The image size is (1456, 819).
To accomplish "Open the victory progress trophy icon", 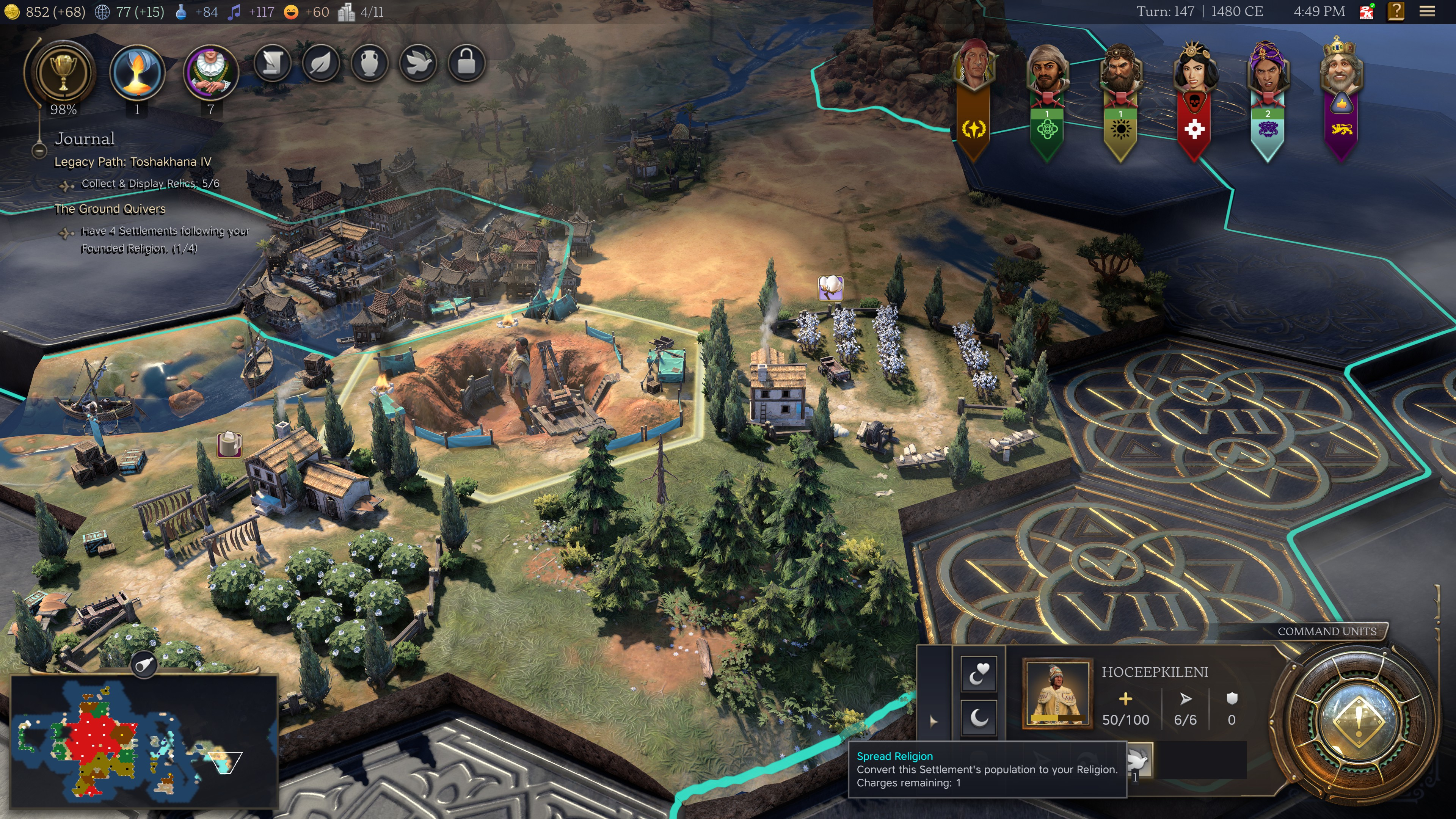I will (63, 73).
